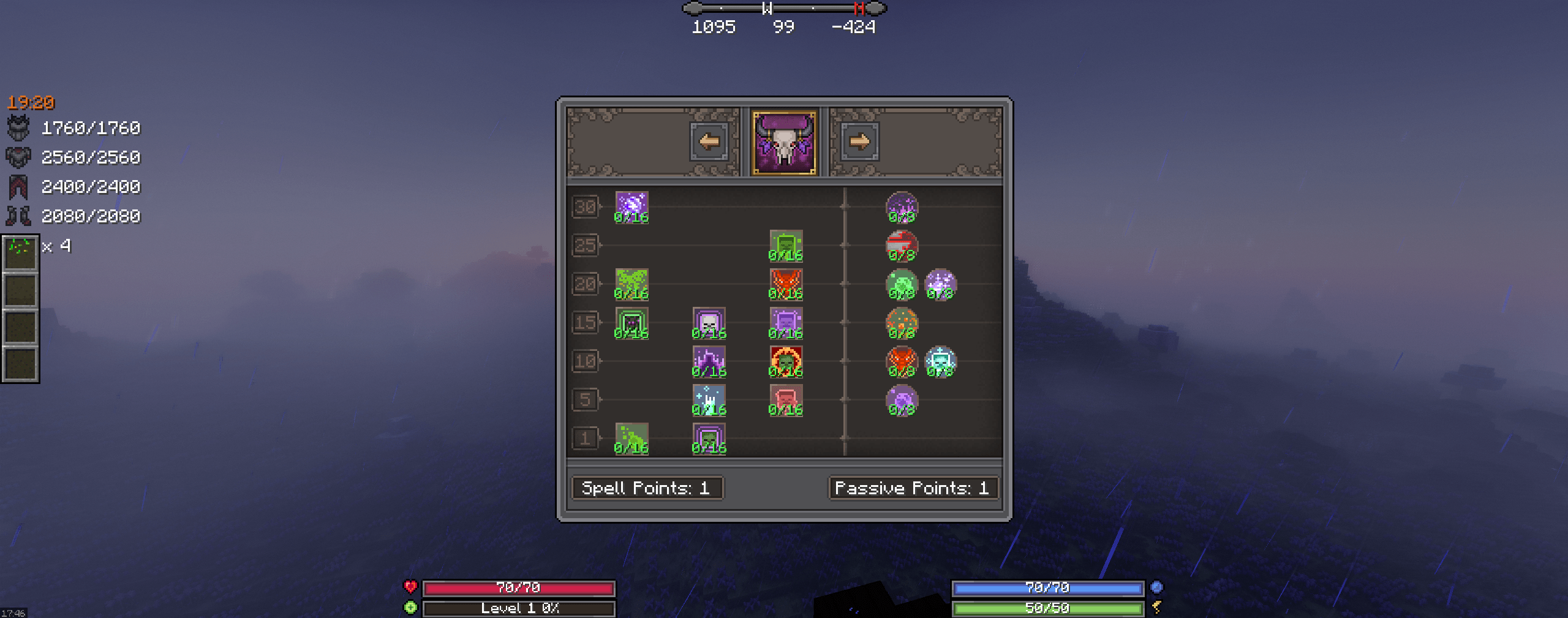
Task: Select the red blade passive at level 25
Action: click(x=901, y=245)
